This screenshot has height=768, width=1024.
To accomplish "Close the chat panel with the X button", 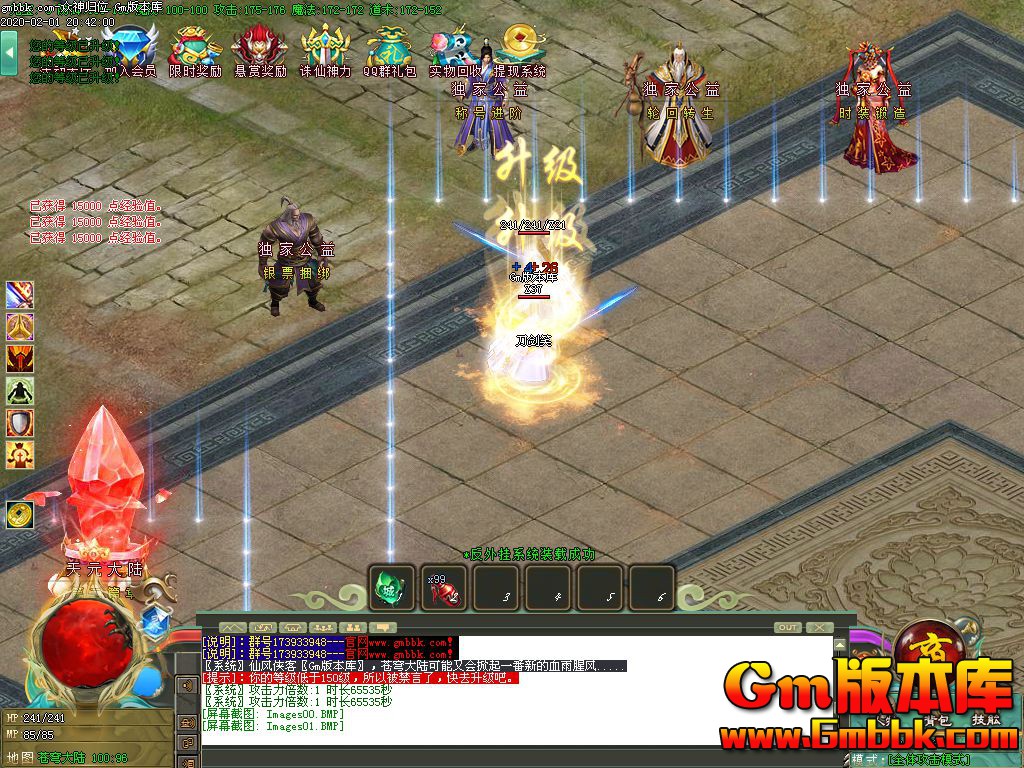I will pos(820,627).
